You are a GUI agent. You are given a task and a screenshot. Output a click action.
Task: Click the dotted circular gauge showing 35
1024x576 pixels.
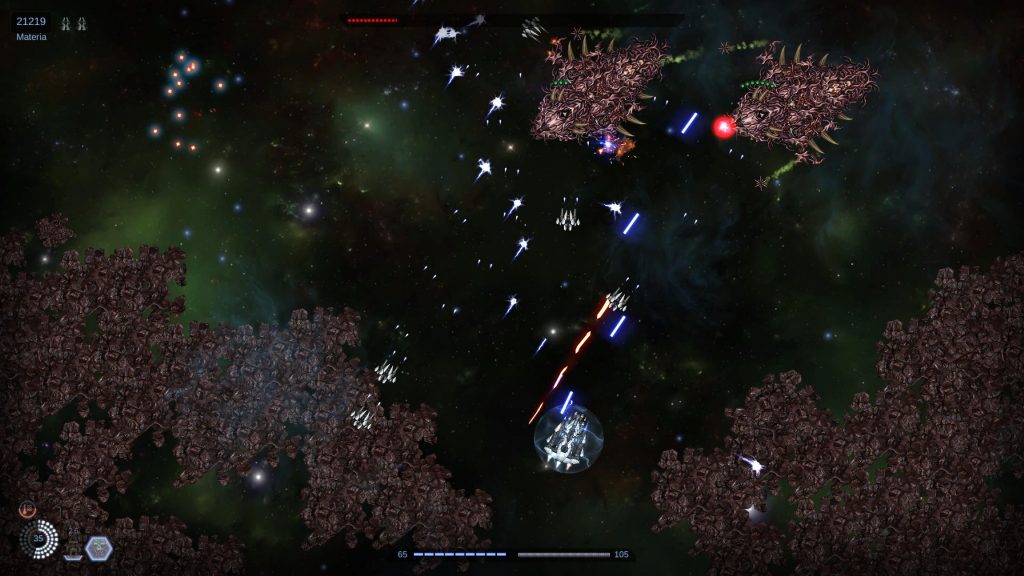(x=39, y=539)
